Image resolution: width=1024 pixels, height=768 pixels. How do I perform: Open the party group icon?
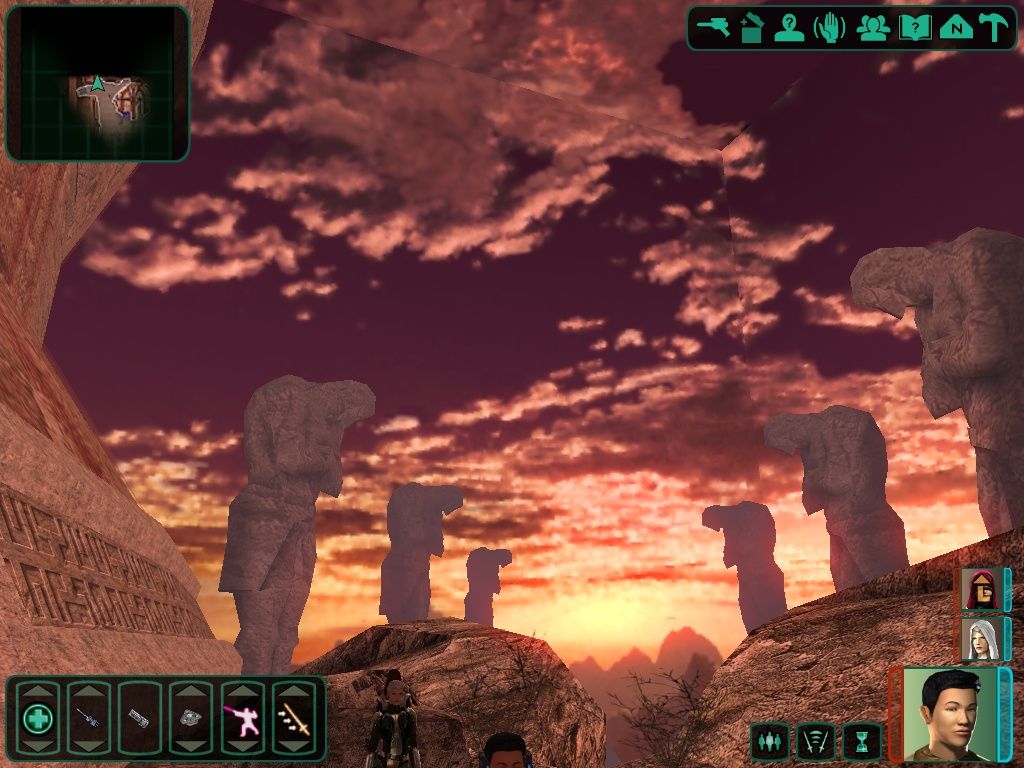coord(873,28)
